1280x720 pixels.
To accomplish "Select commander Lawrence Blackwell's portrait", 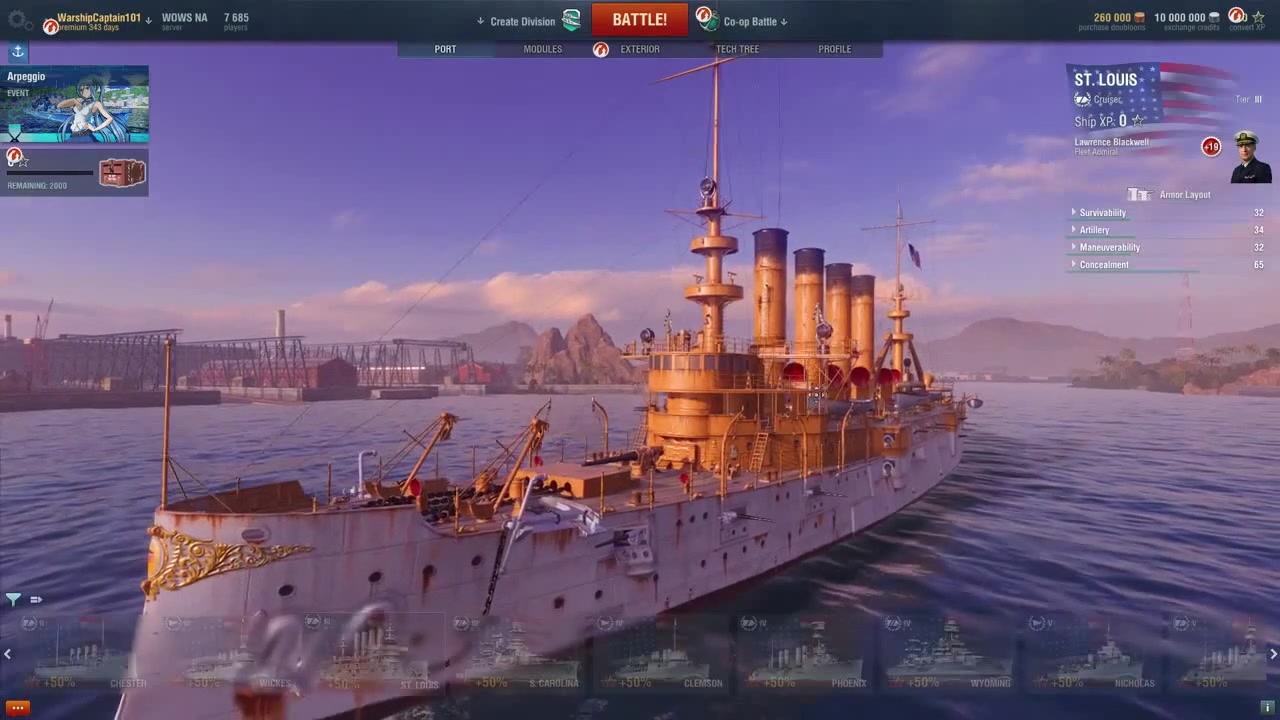I will tap(1250, 155).
